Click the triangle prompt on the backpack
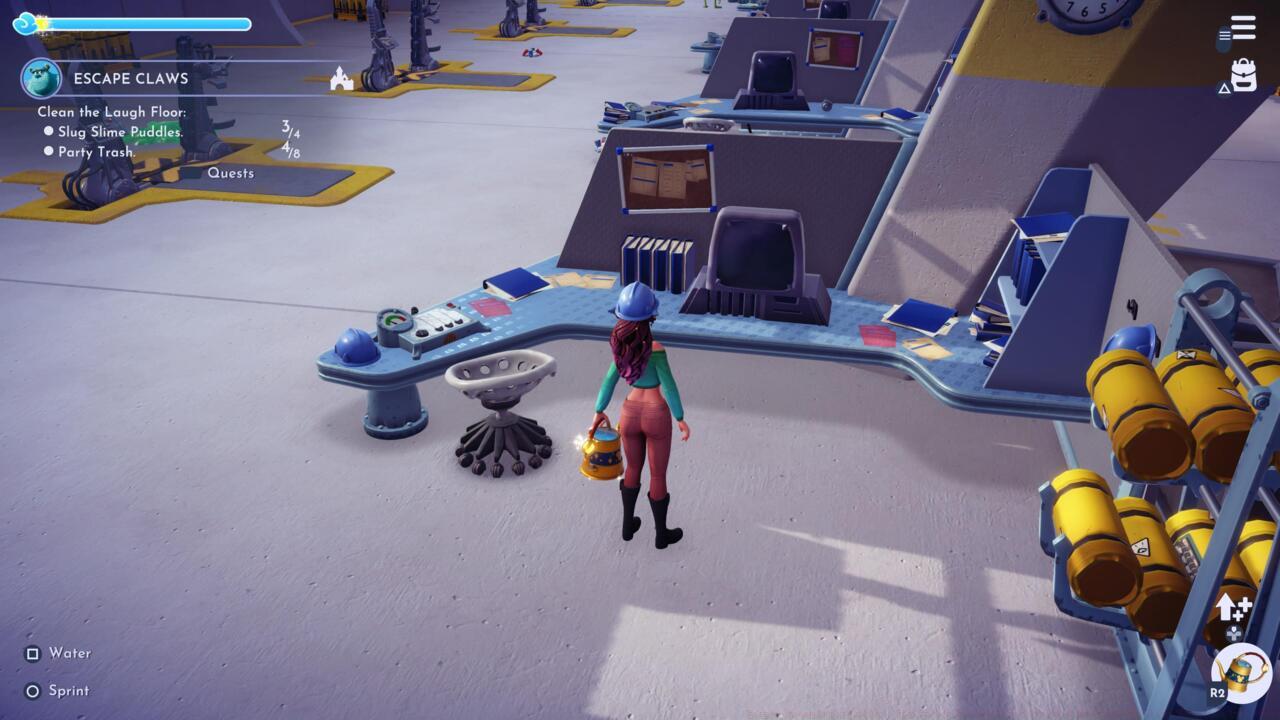This screenshot has height=720, width=1280. (1226, 90)
